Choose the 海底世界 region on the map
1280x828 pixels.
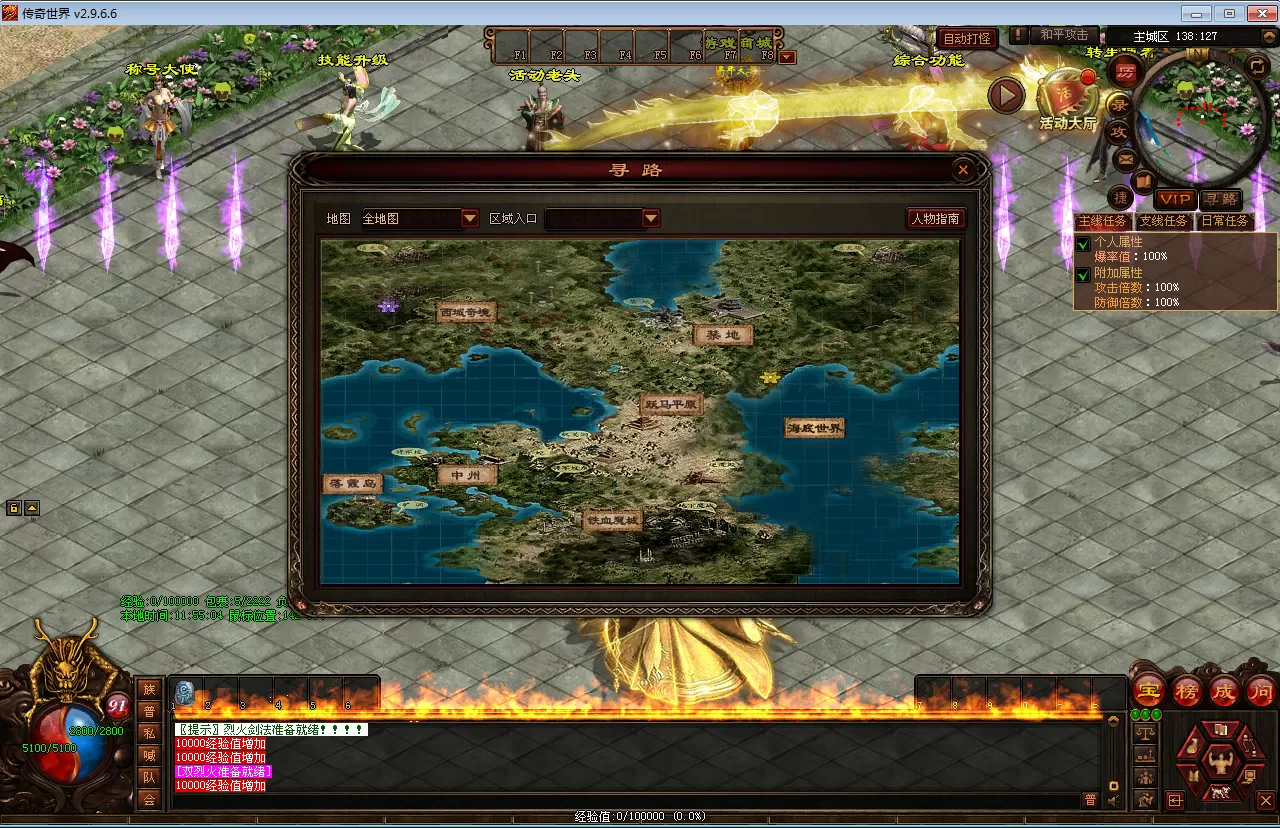click(815, 428)
